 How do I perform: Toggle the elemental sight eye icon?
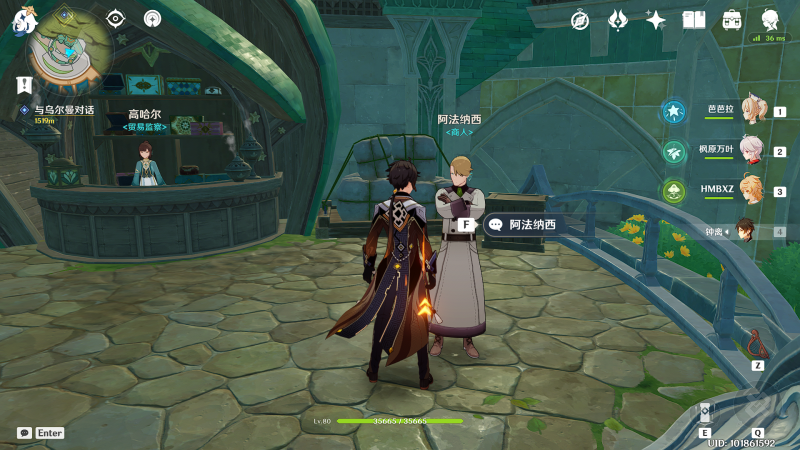click(x=116, y=18)
